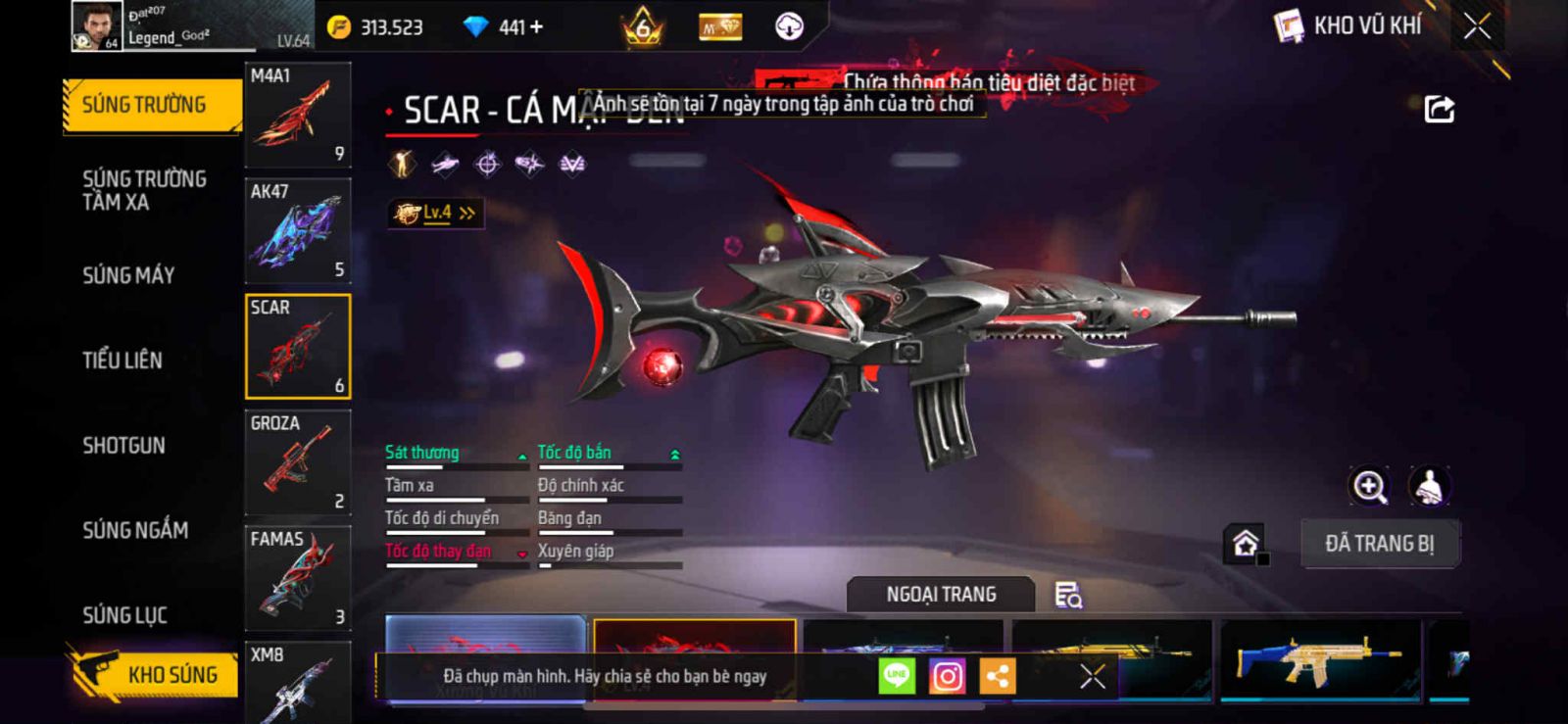This screenshot has width=1568, height=724.
Task: Share screenshot via LINE
Action: [896, 676]
